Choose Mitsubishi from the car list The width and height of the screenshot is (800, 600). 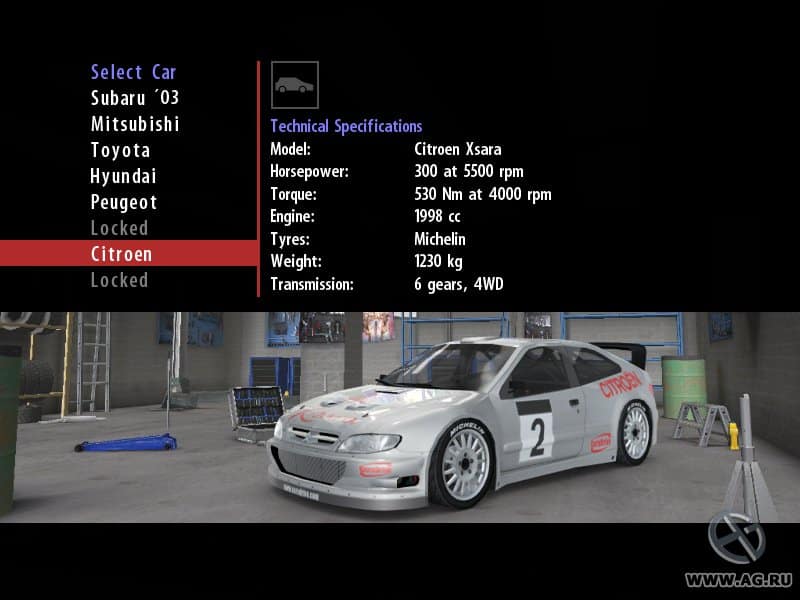click(135, 124)
